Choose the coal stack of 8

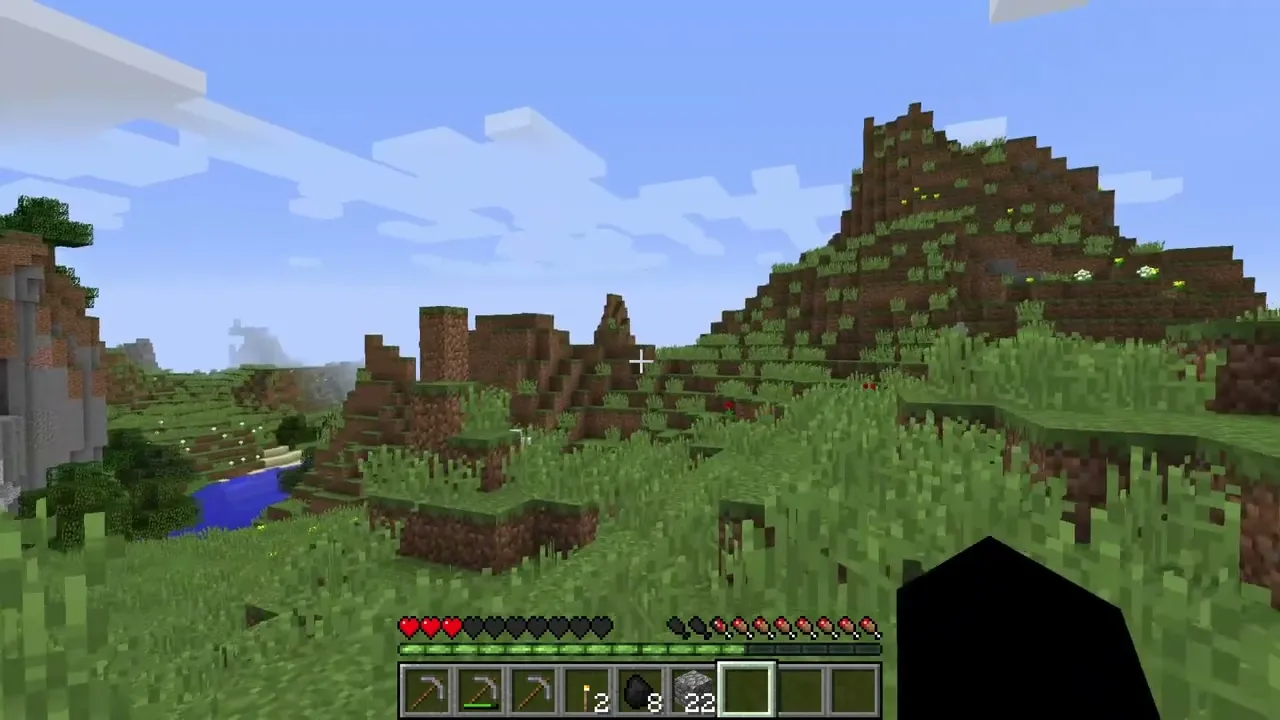(x=641, y=691)
